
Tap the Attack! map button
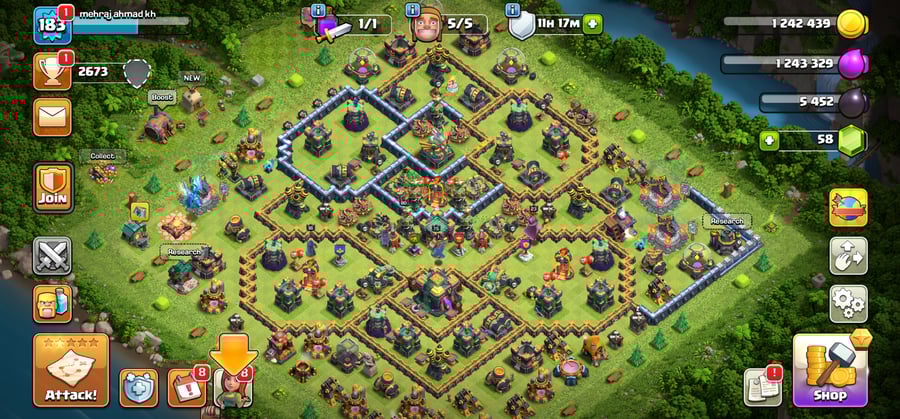(x=70, y=369)
